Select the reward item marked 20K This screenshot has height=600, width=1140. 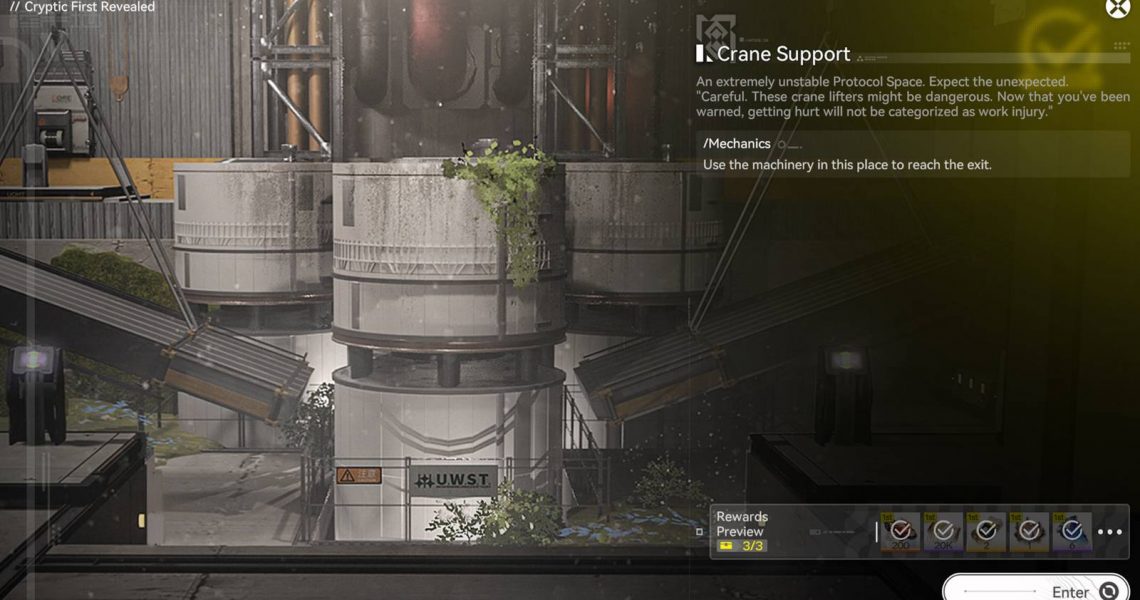(x=943, y=532)
